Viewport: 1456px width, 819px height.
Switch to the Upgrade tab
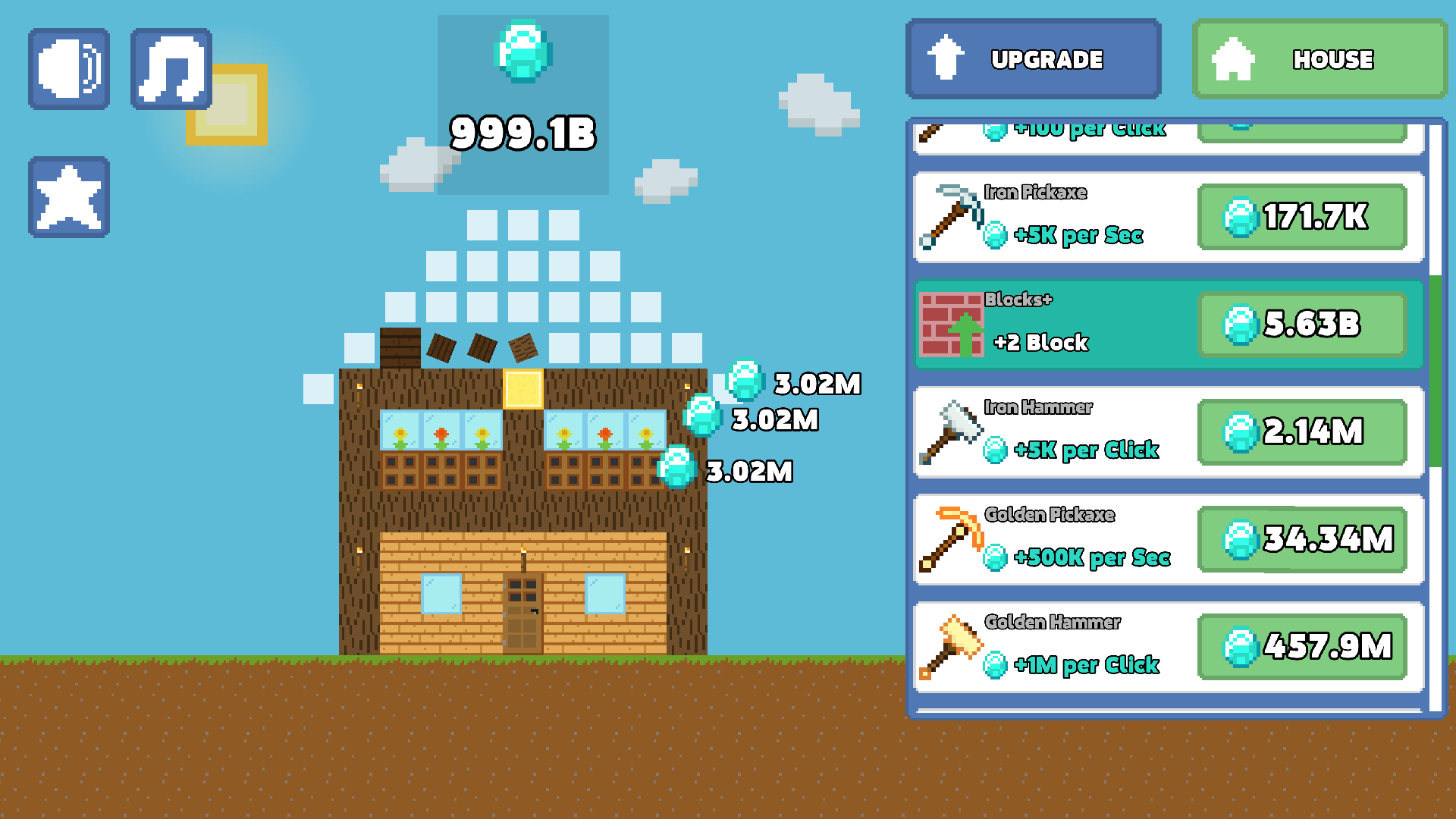coord(1033,58)
